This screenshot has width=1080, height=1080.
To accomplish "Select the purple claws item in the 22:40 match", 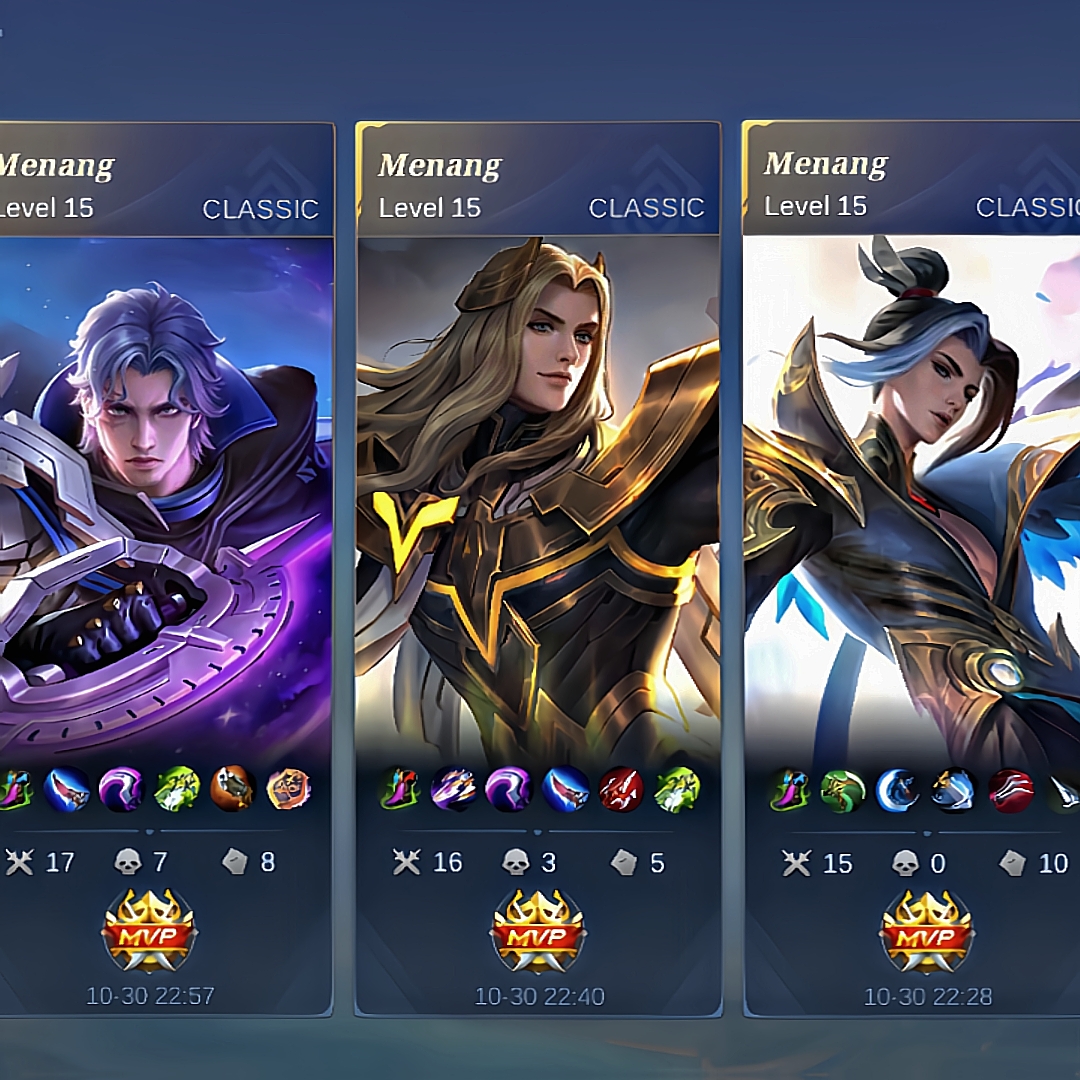I will [453, 790].
